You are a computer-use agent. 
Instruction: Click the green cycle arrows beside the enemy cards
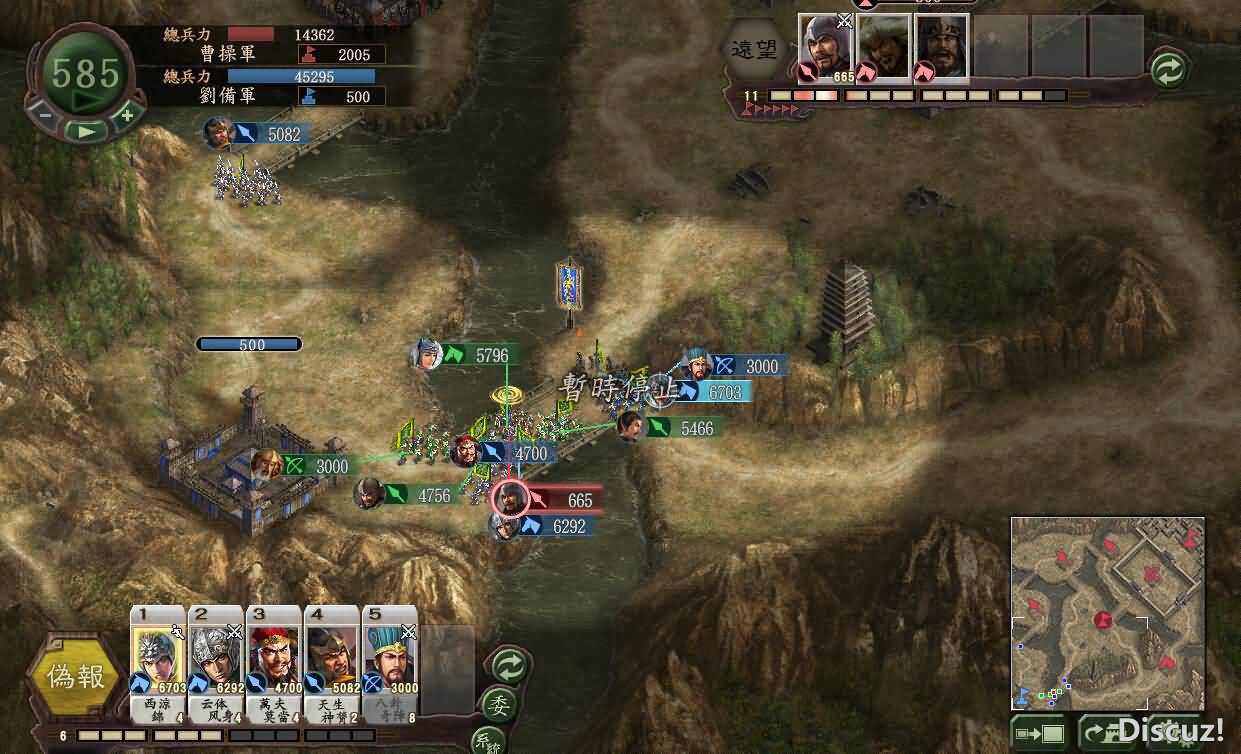(1168, 70)
